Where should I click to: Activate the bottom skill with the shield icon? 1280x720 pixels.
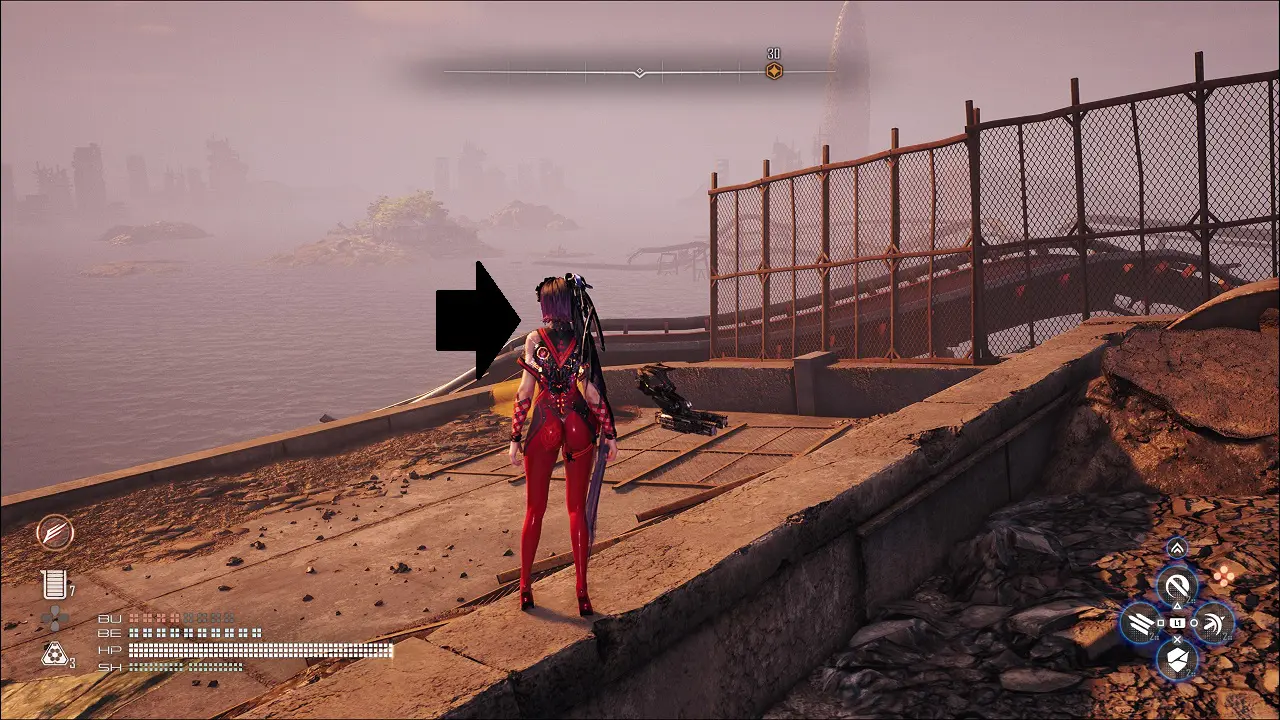coord(1177,659)
